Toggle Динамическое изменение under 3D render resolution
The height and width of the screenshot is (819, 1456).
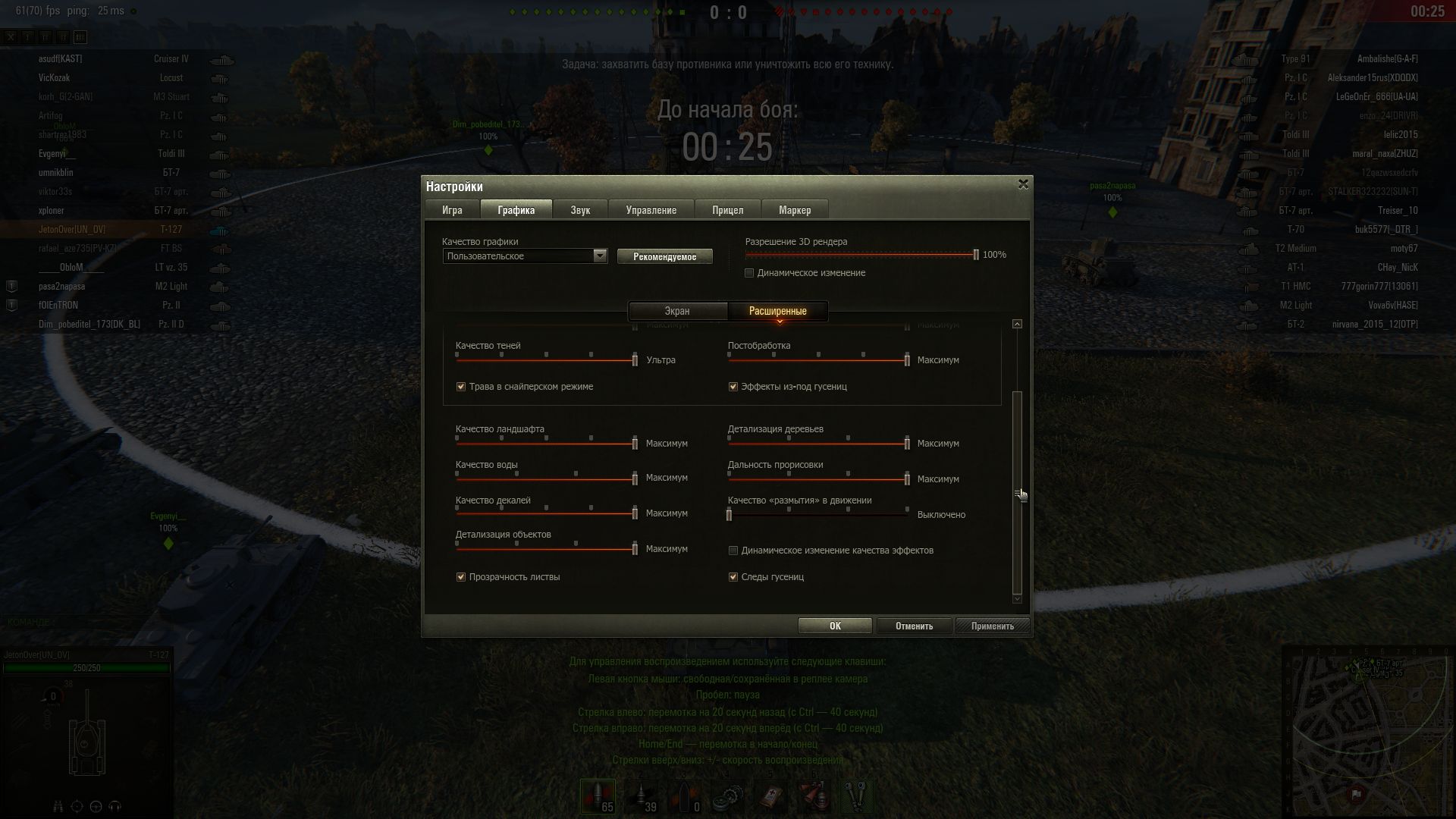749,273
